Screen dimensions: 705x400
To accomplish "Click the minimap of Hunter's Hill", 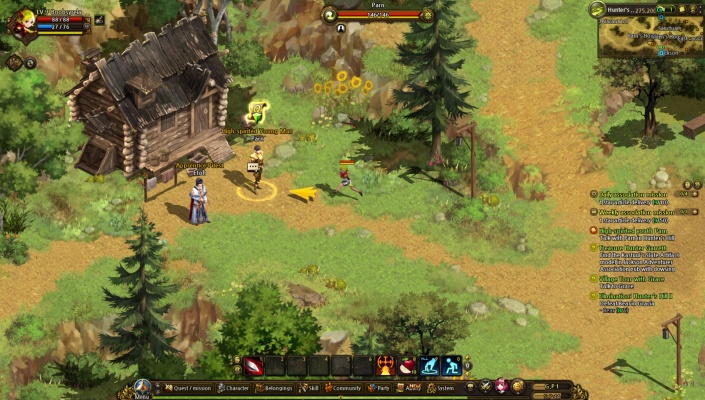I will tap(649, 37).
